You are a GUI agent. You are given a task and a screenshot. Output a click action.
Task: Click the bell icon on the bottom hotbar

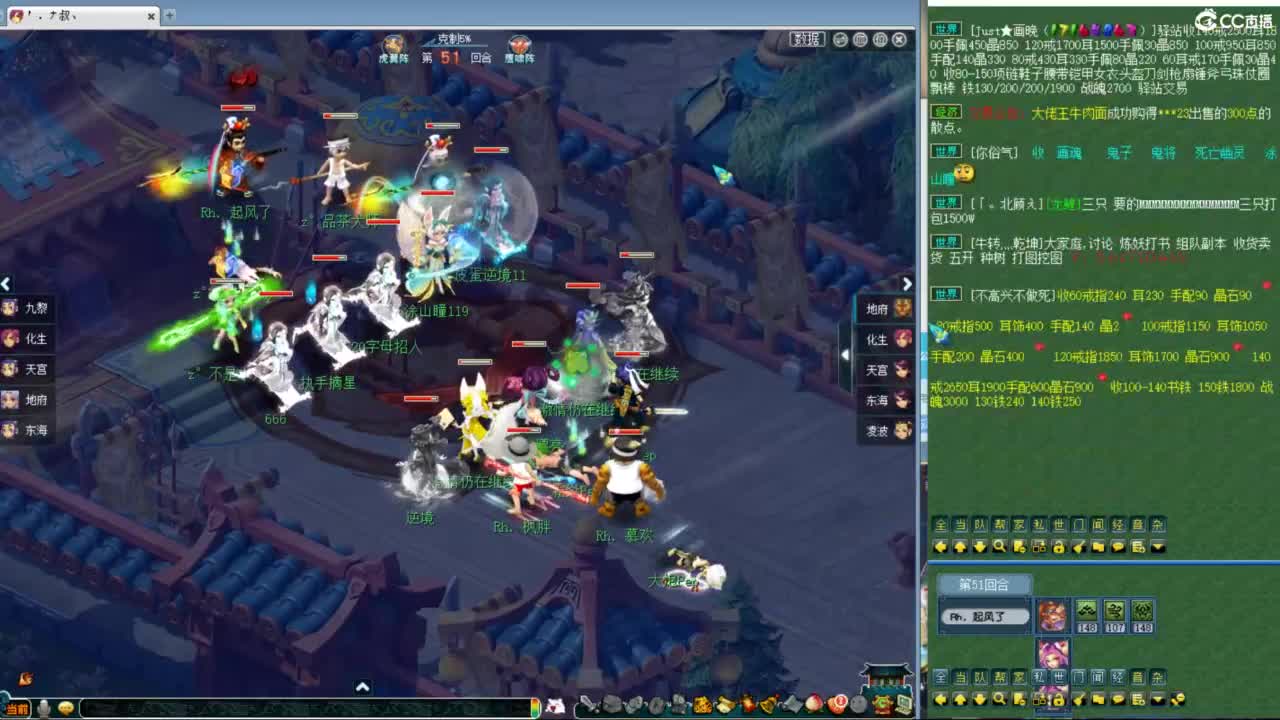pos(766,705)
